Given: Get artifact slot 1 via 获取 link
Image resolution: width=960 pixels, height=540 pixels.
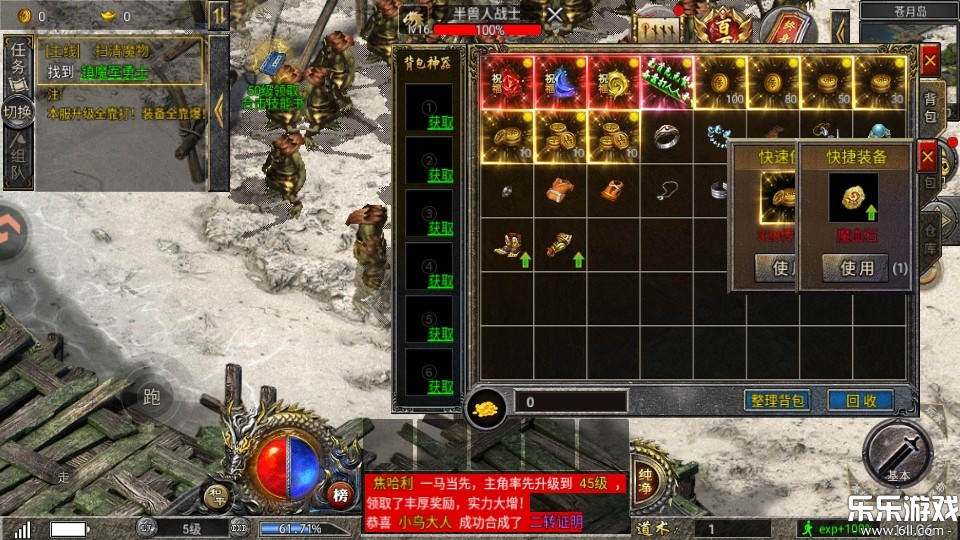Looking at the screenshot, I should [440, 122].
